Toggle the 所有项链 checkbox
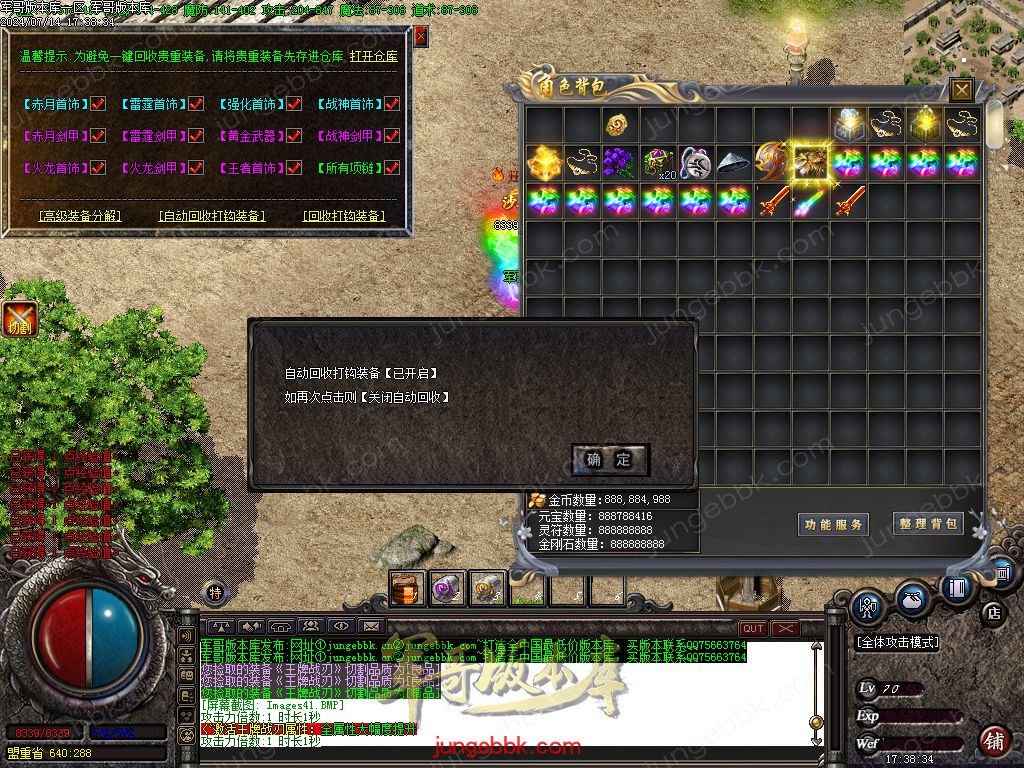Image resolution: width=1024 pixels, height=768 pixels. (392, 168)
